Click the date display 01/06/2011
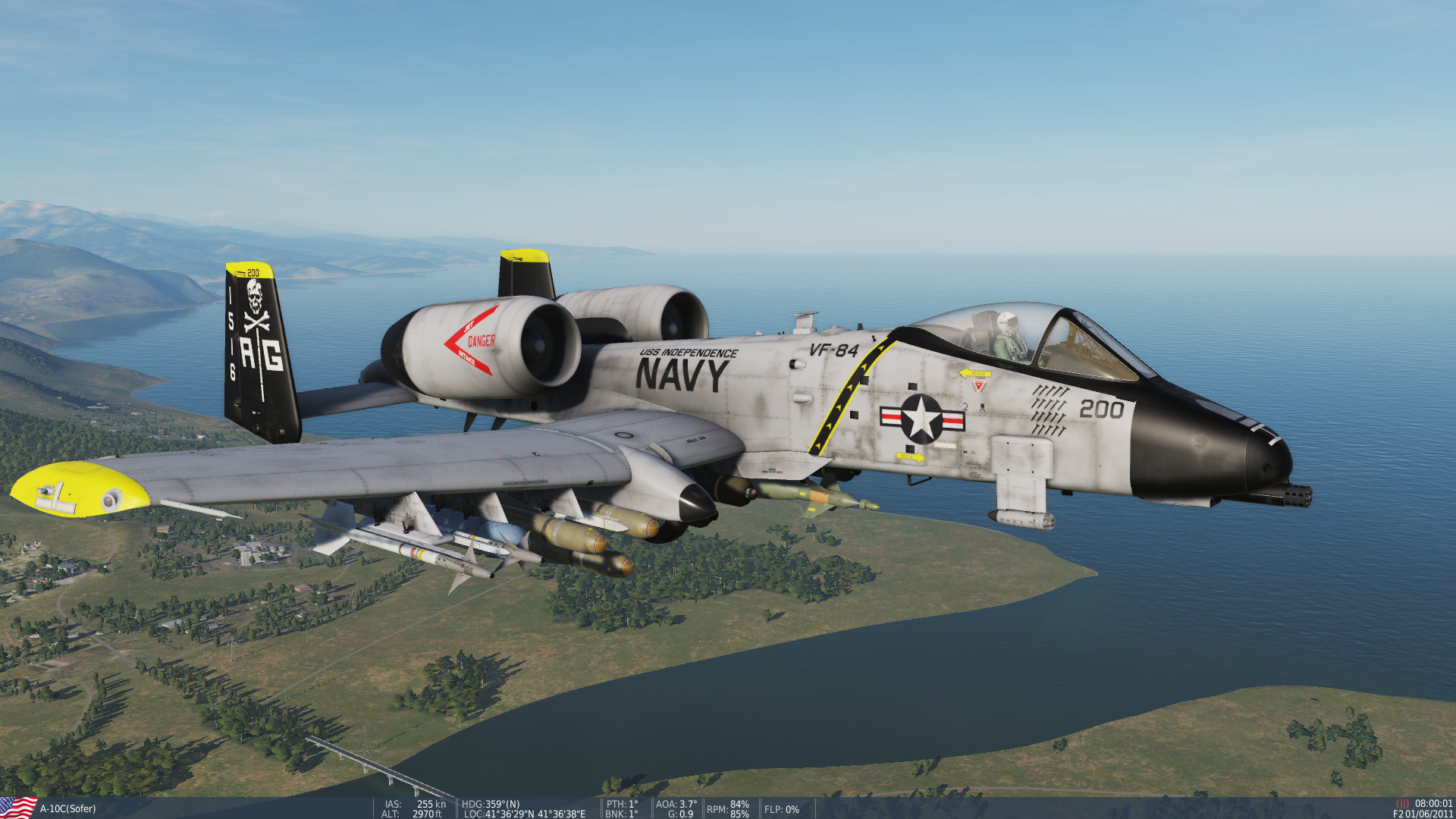The image size is (1456, 819). click(x=1429, y=812)
